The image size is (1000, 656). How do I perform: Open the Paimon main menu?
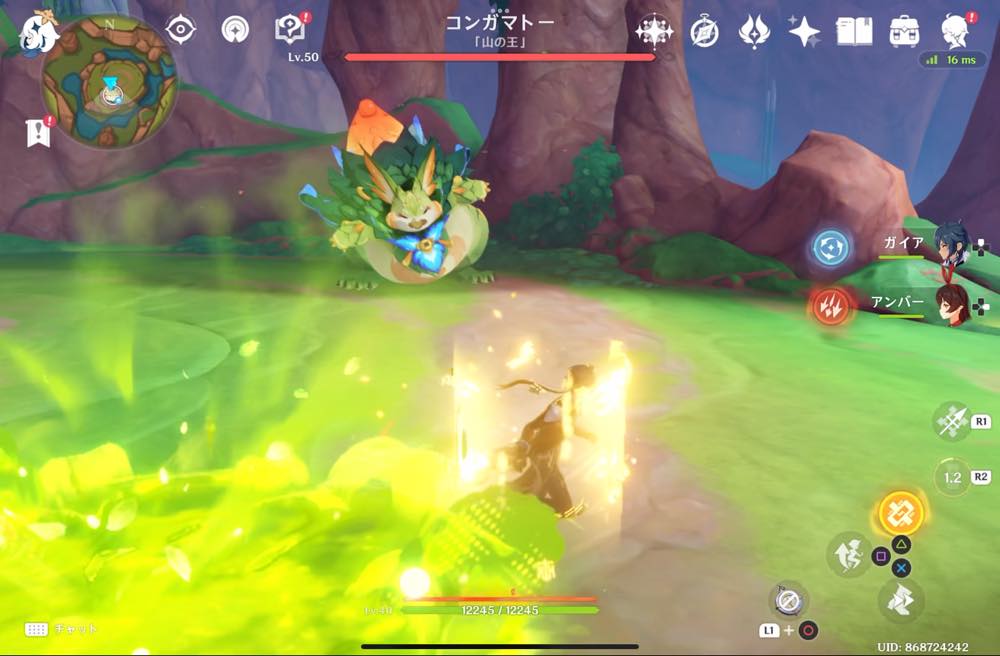(x=40, y=32)
